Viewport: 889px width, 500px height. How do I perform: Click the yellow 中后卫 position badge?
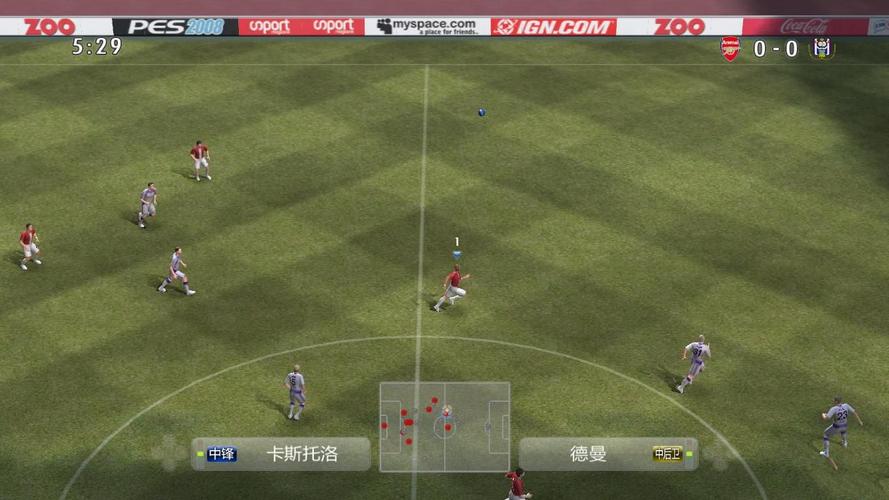tap(666, 454)
